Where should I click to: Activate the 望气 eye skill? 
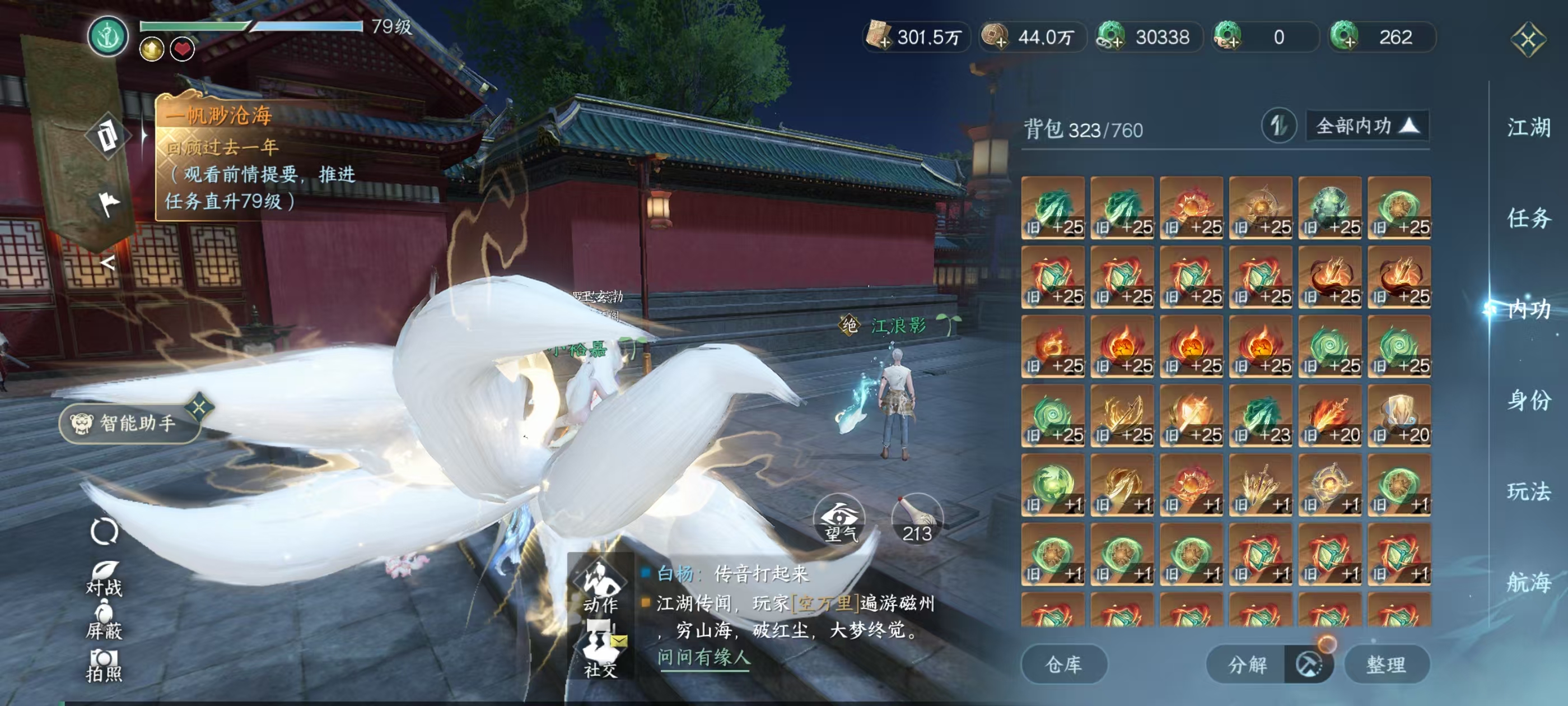click(839, 519)
